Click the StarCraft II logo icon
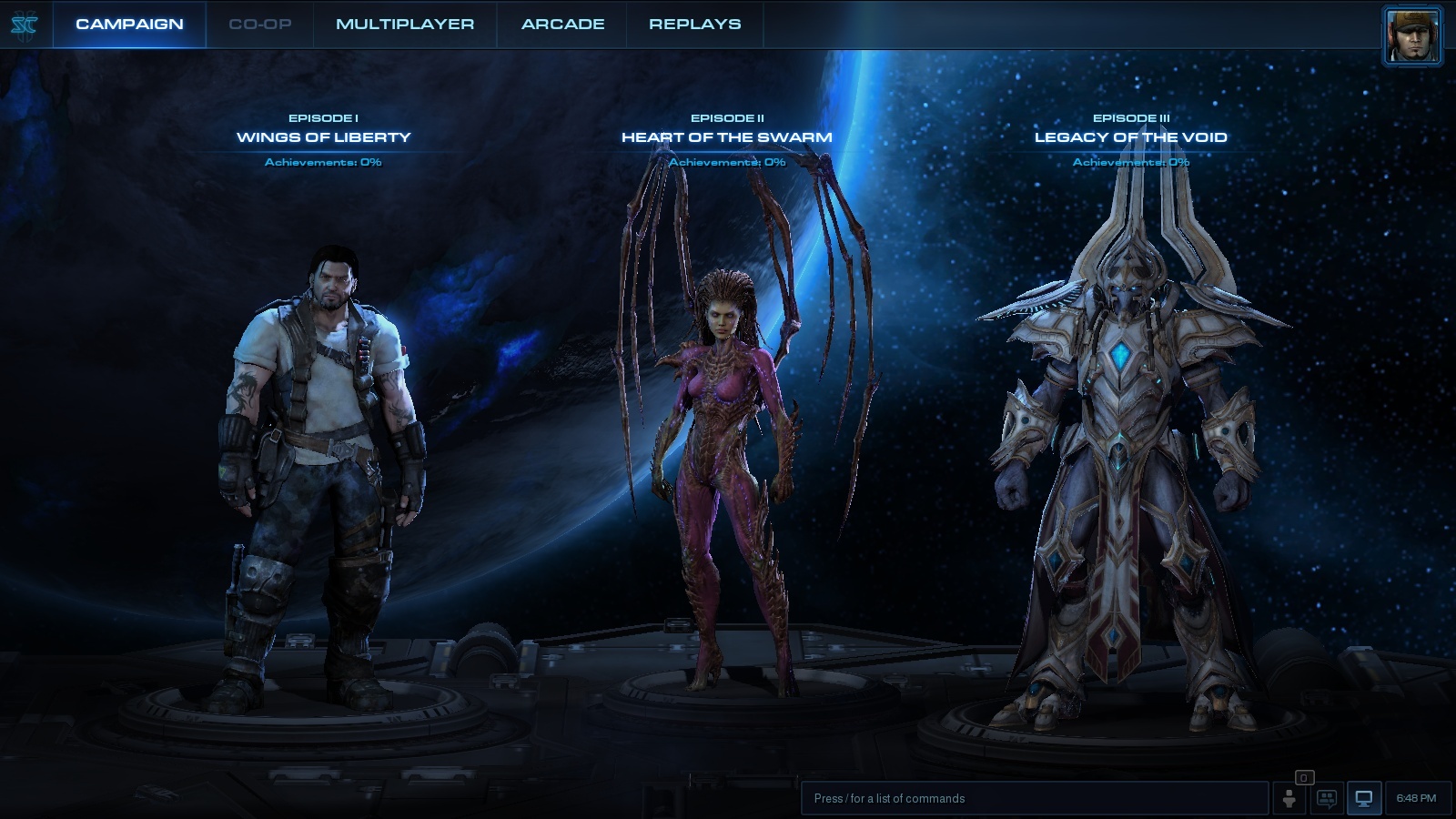This screenshot has width=1456, height=819. point(25,25)
